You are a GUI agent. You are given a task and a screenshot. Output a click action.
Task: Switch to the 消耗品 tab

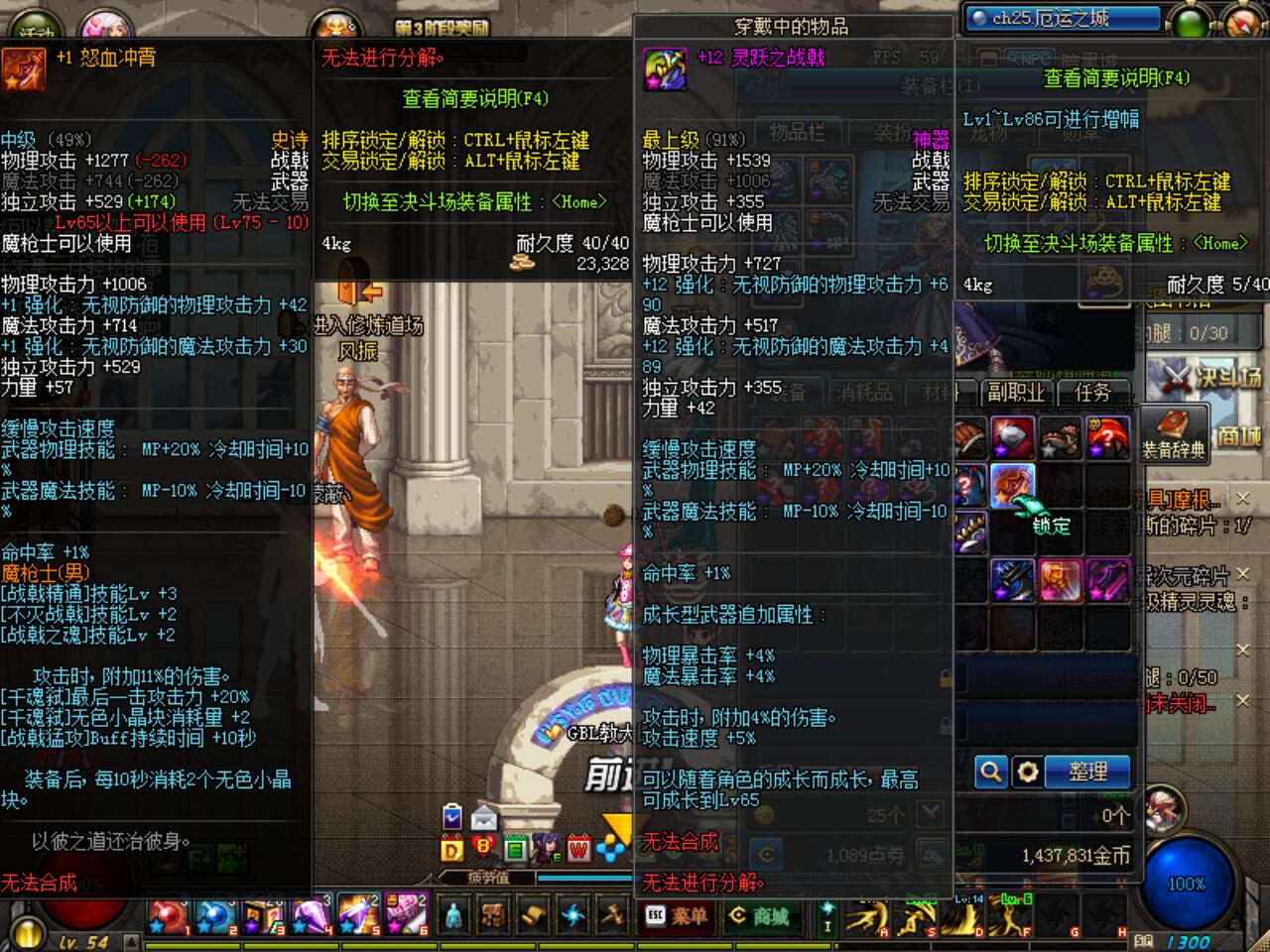[866, 392]
